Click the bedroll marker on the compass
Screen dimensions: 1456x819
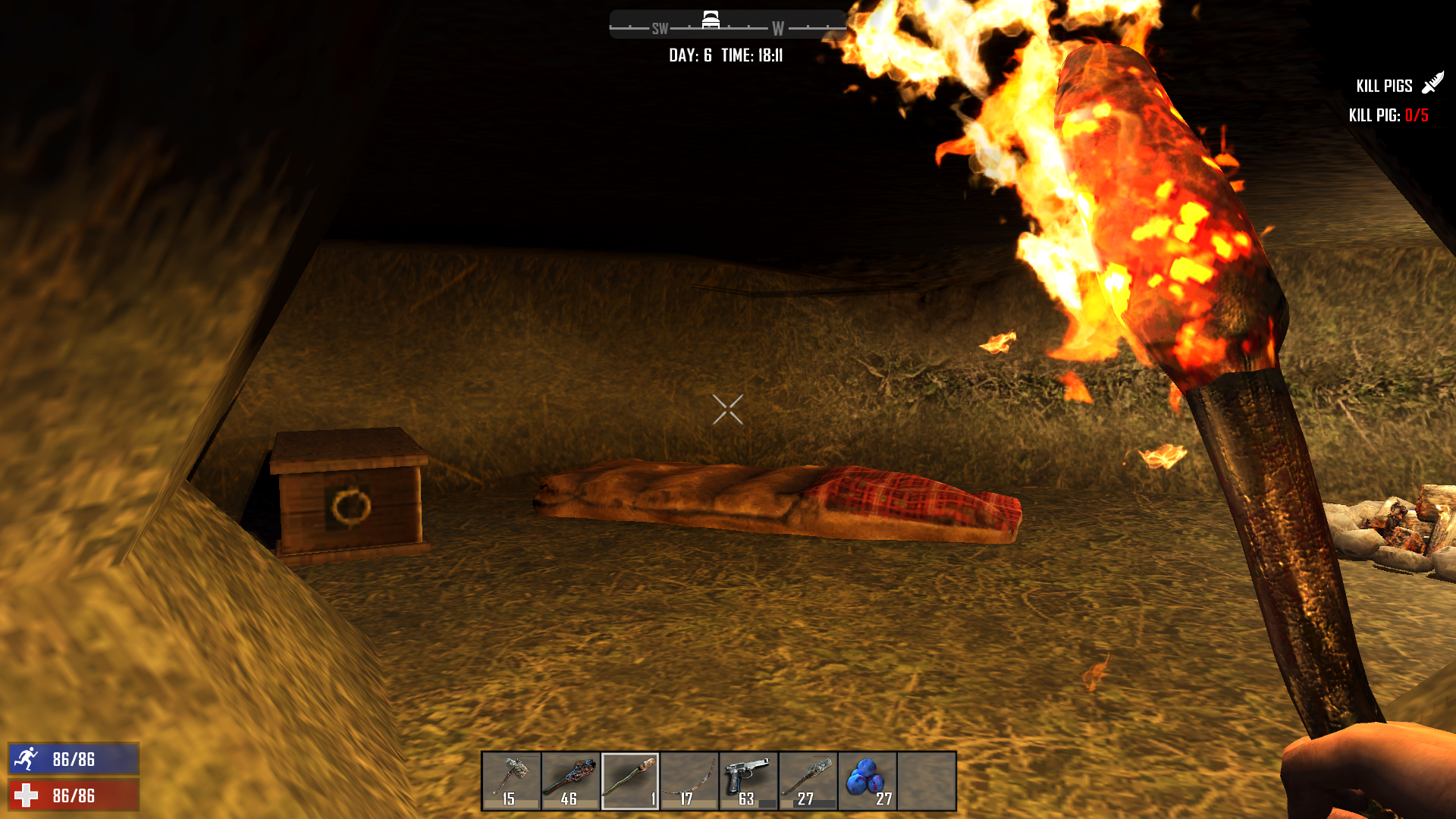point(711,20)
